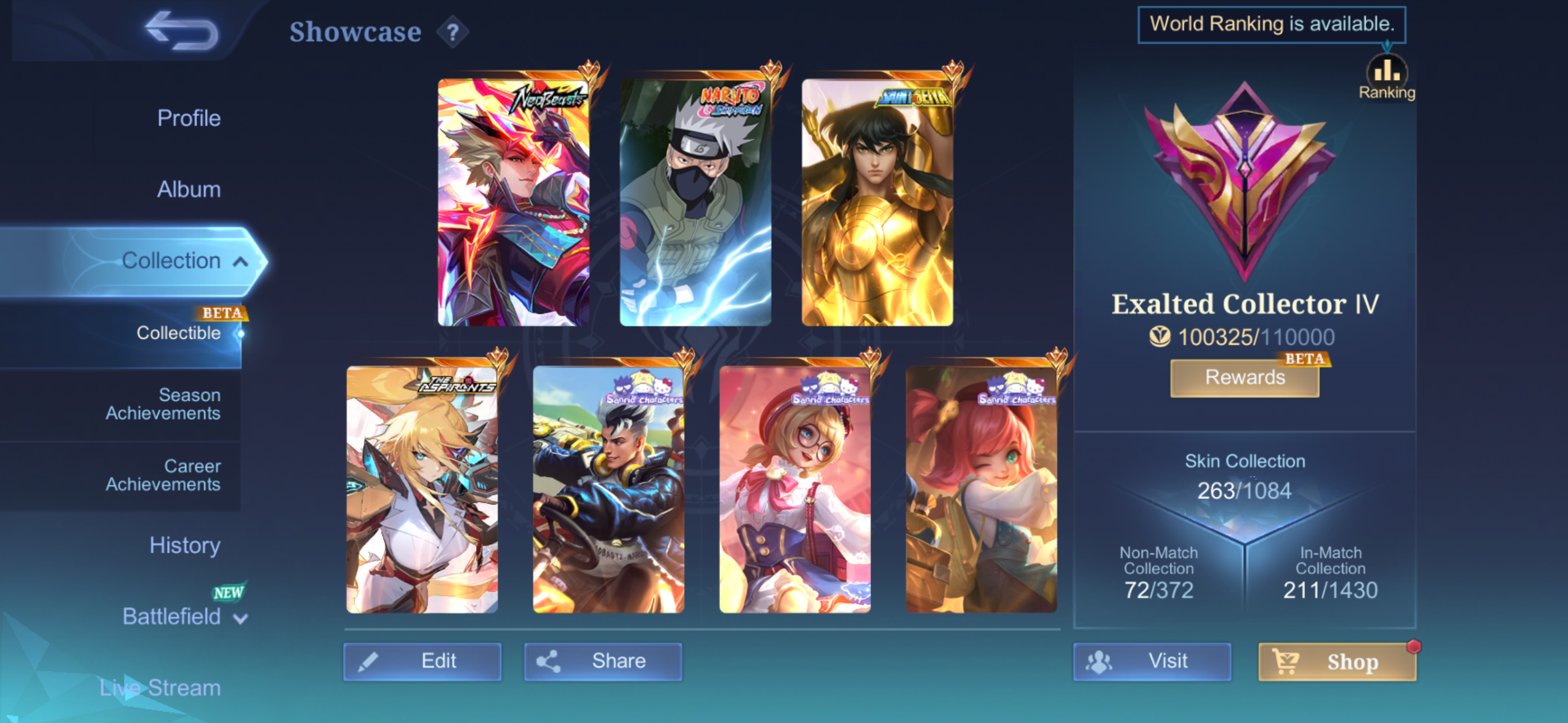Open the Live Stream tab
This screenshot has height=723, width=1568.
[160, 688]
